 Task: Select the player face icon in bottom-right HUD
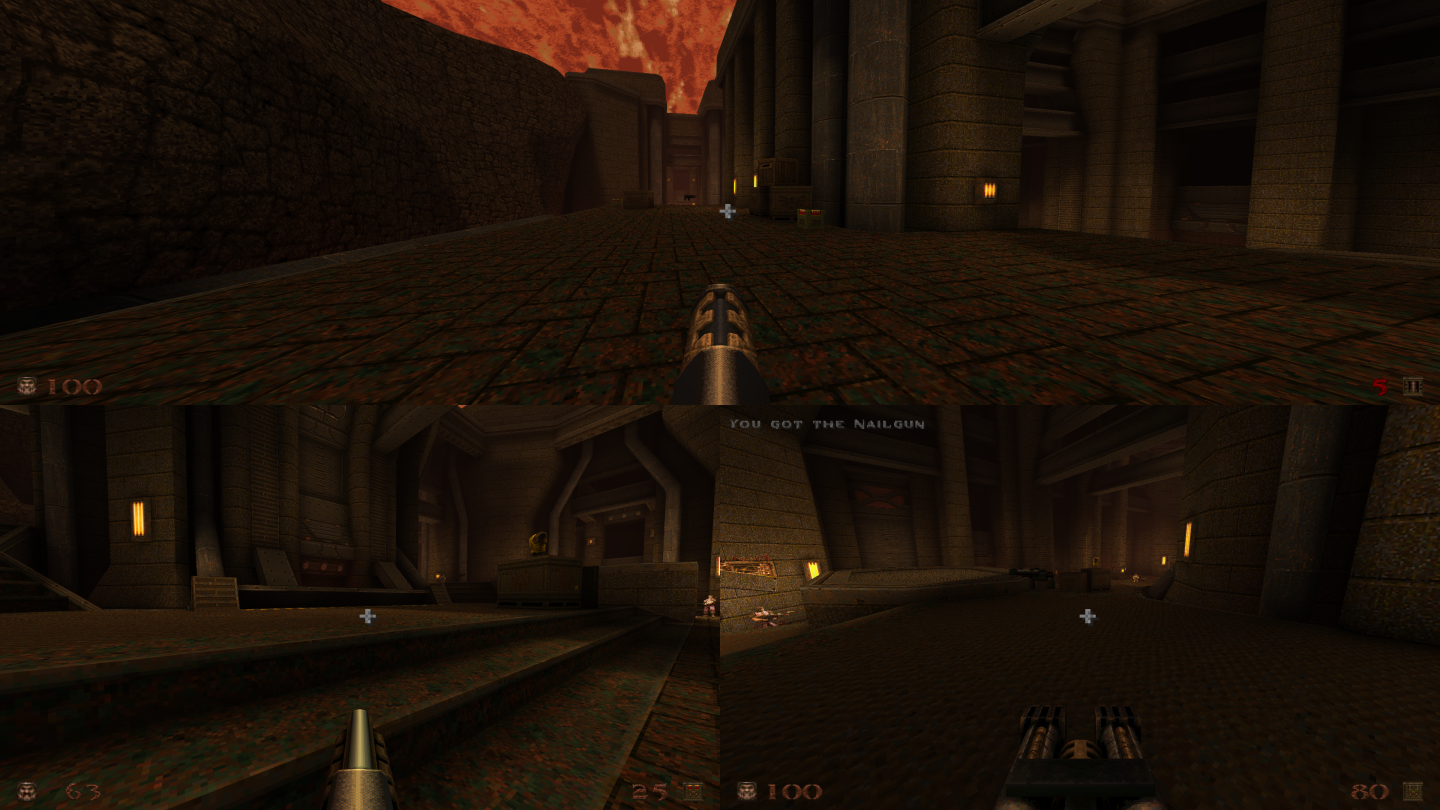[745, 789]
